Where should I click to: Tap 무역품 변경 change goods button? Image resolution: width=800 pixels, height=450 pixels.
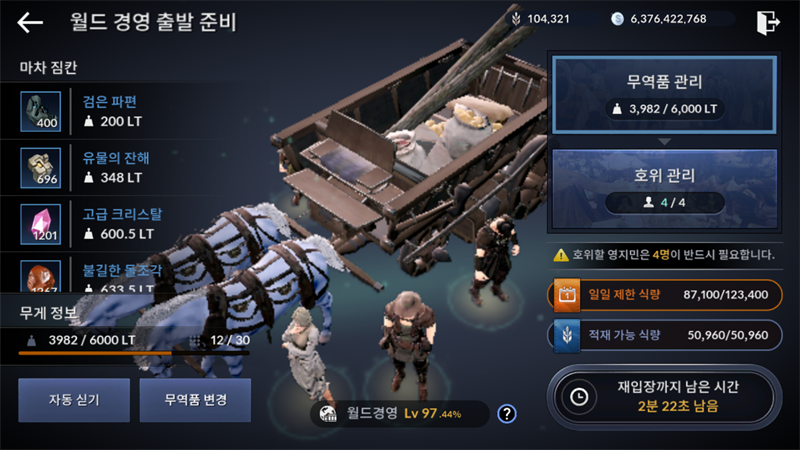(195, 400)
